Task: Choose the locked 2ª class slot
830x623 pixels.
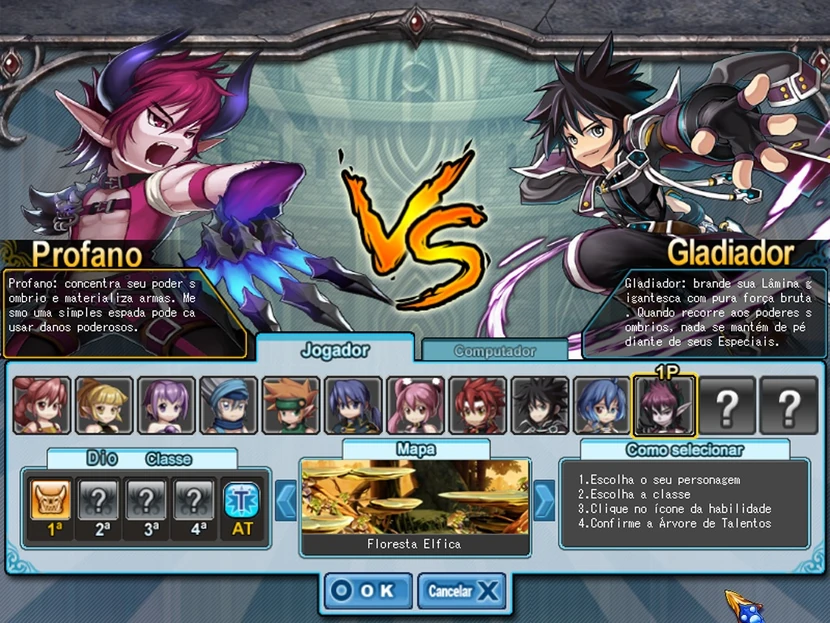Action: click(100, 498)
